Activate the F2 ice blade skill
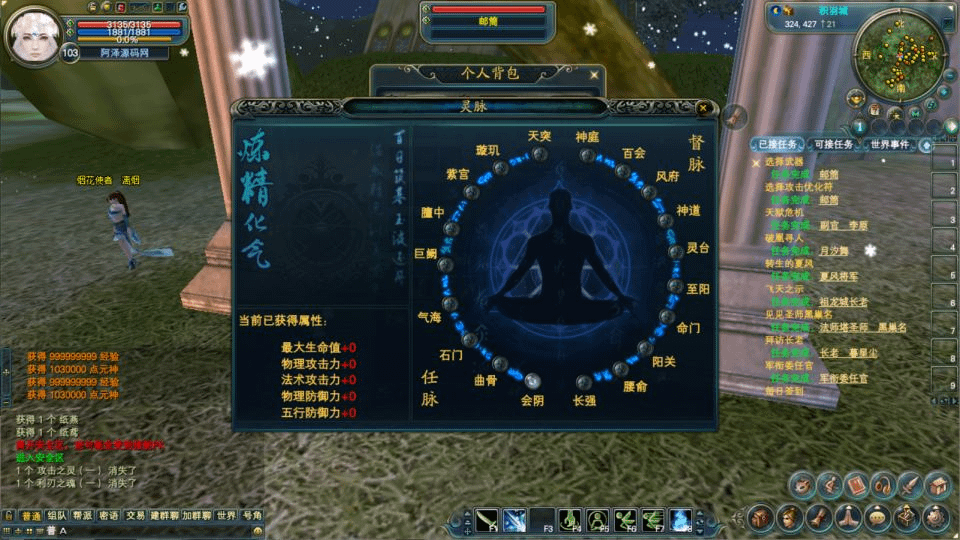Image resolution: width=960 pixels, height=540 pixels. pyautogui.click(x=516, y=520)
